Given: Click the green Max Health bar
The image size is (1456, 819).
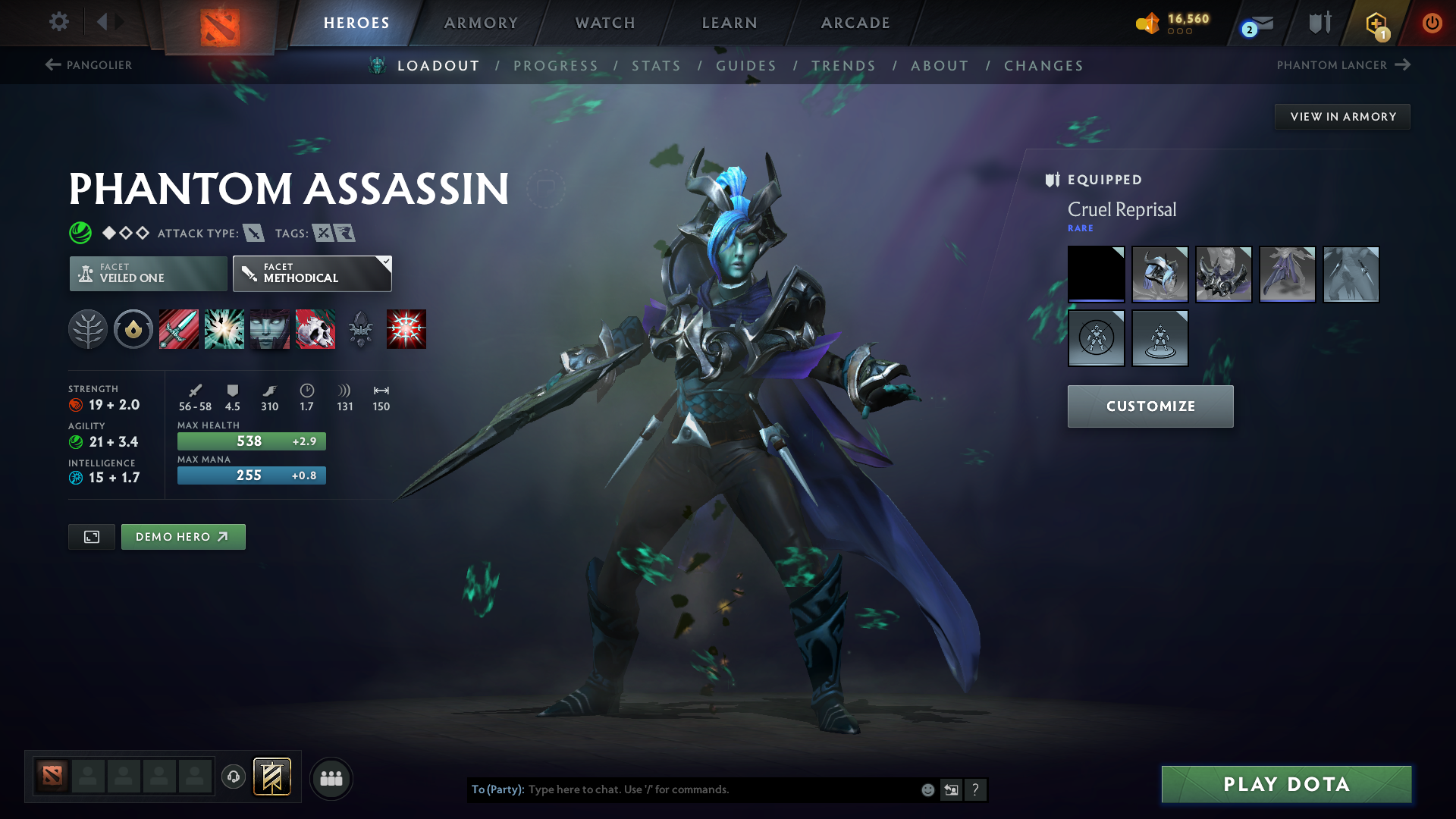Looking at the screenshot, I should pos(251,441).
